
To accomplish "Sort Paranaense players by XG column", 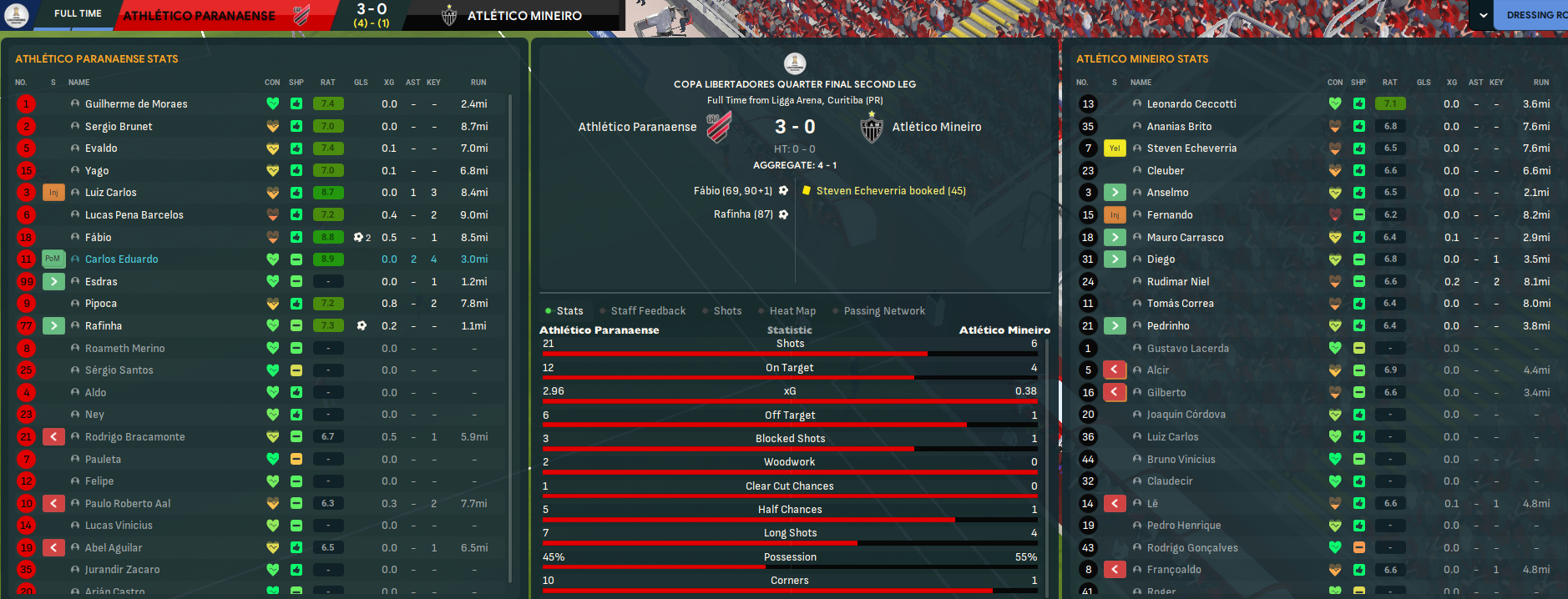I will 389,83.
